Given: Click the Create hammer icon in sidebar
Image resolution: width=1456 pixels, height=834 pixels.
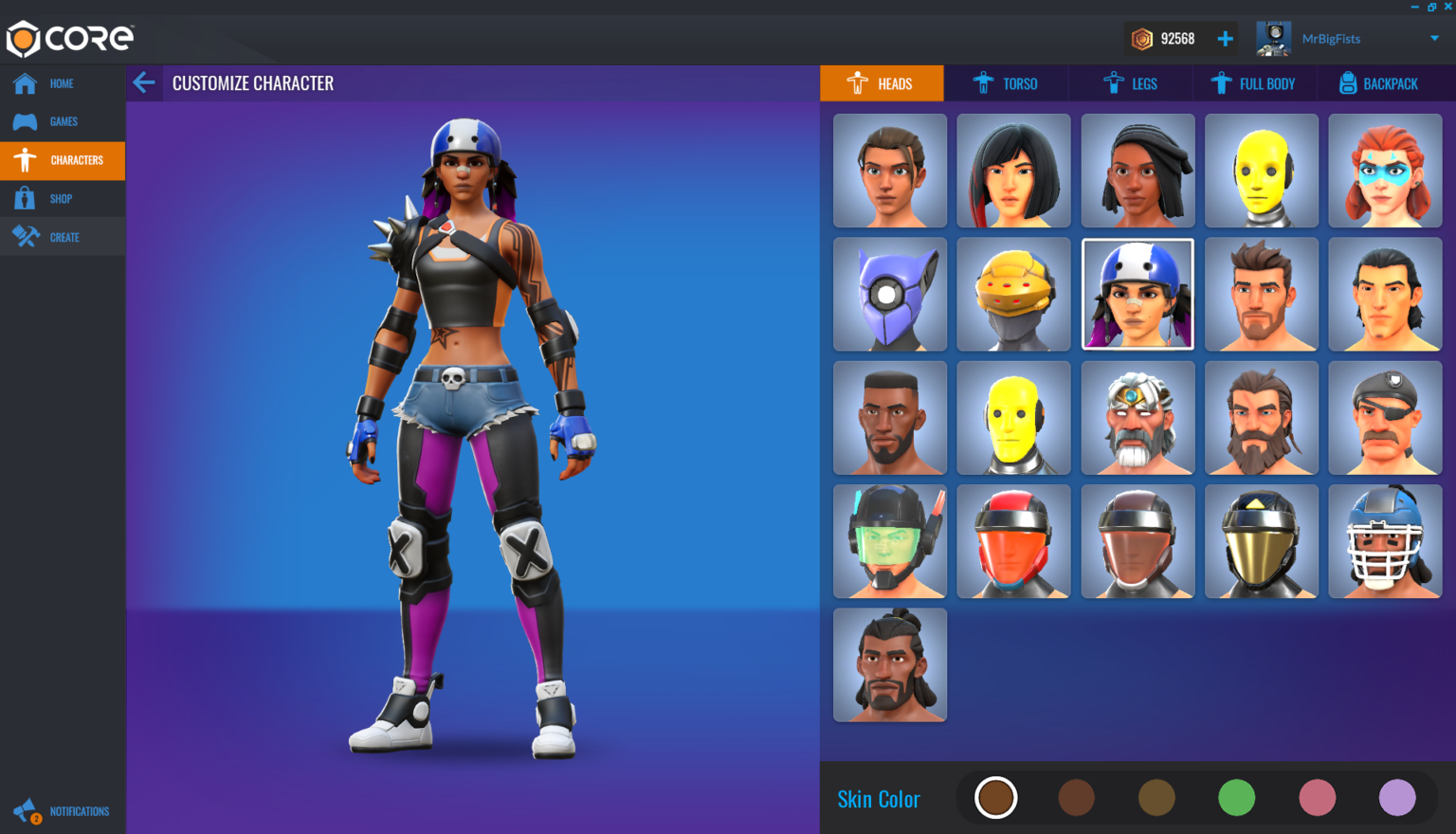Looking at the screenshot, I should [x=25, y=236].
